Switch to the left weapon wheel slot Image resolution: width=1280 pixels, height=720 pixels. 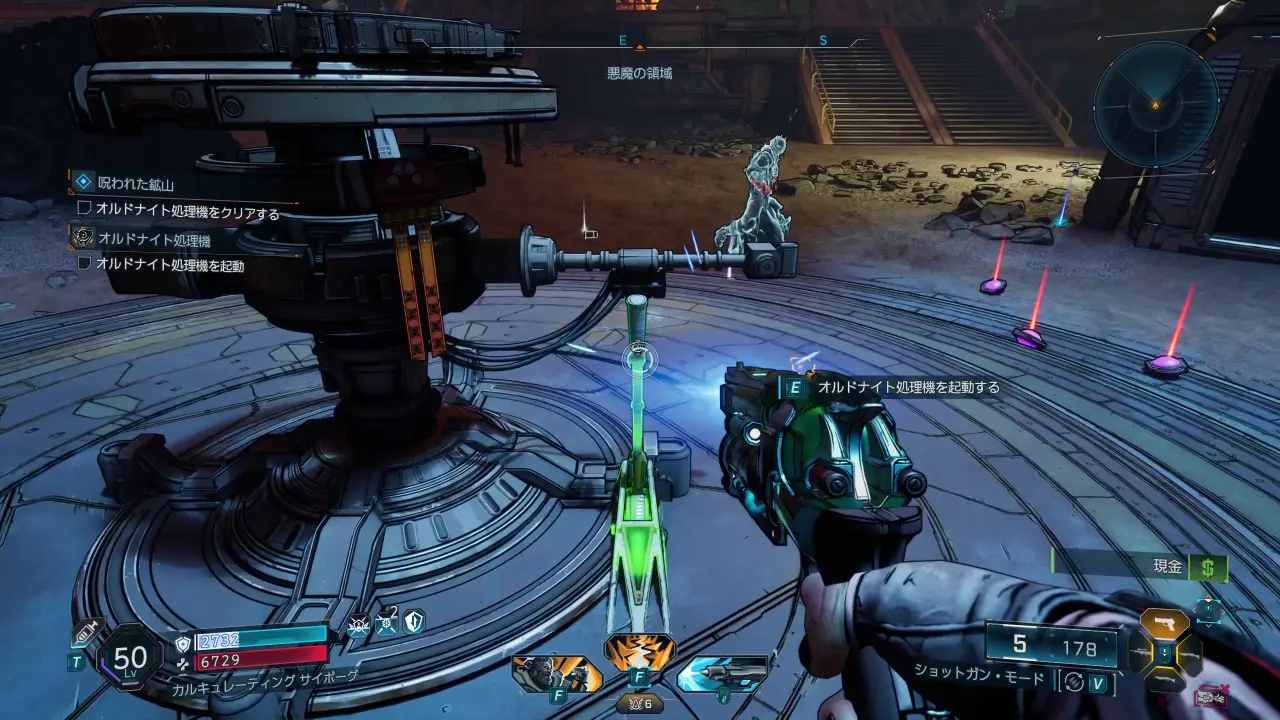coord(1139,656)
